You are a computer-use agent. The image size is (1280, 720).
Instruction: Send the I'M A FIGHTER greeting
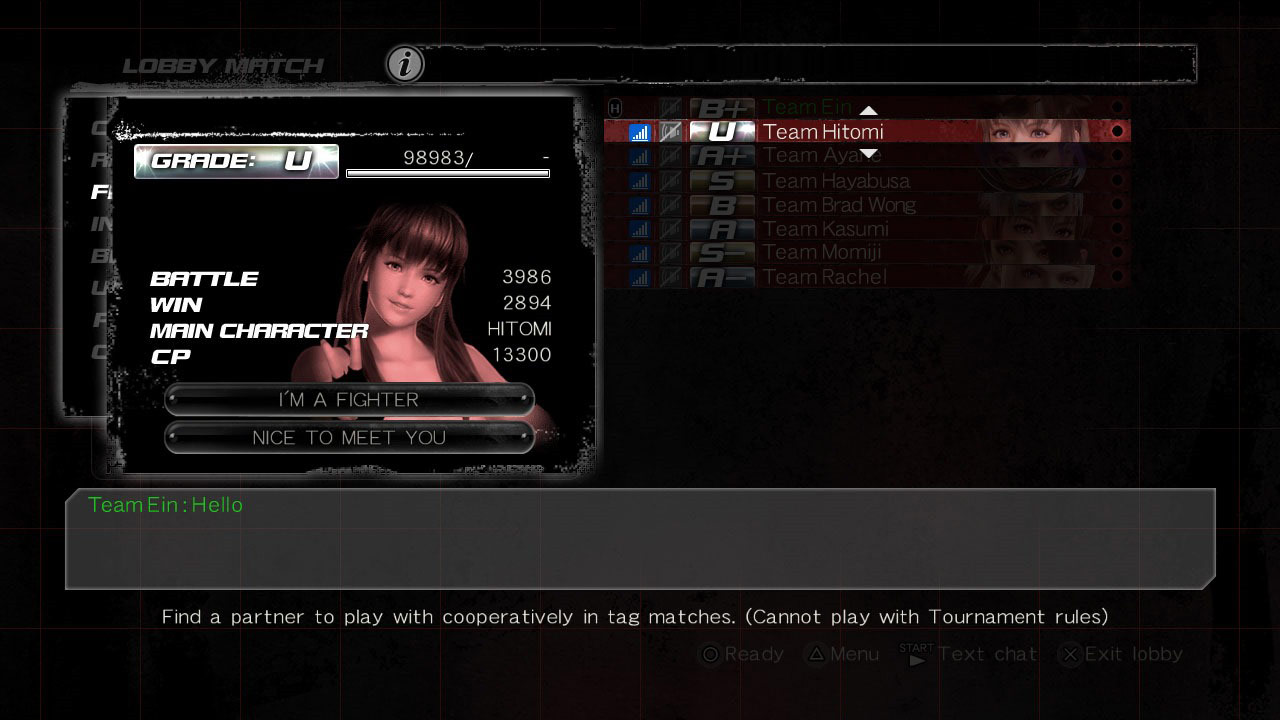click(x=349, y=399)
